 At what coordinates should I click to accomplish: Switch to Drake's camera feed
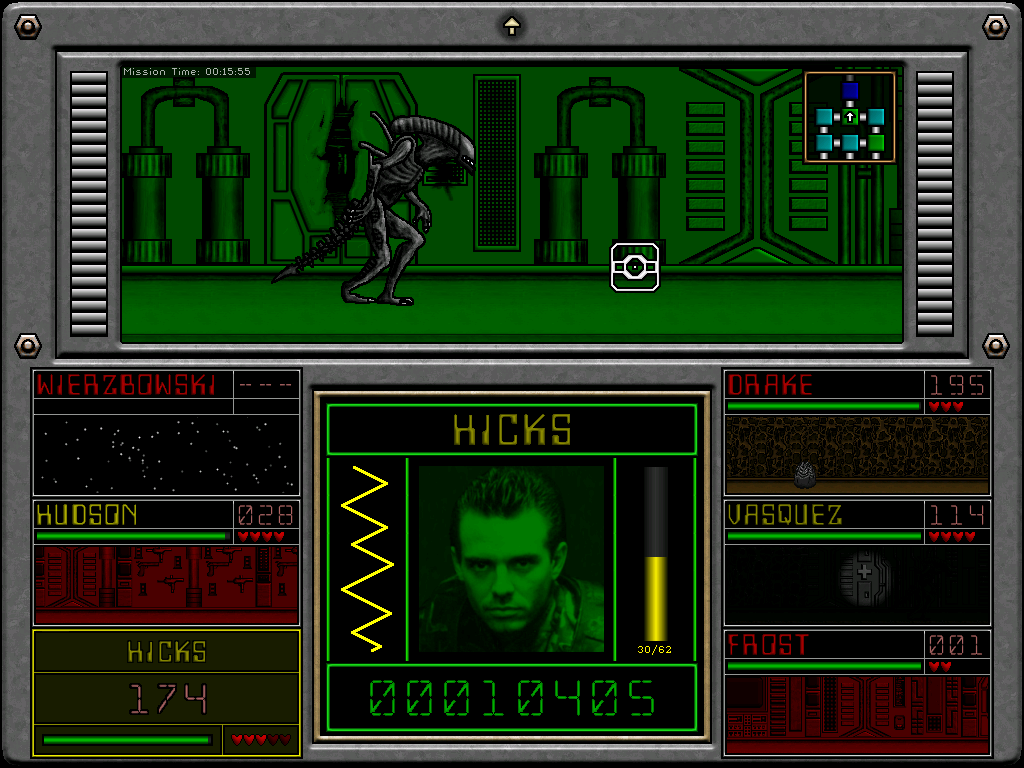857,455
